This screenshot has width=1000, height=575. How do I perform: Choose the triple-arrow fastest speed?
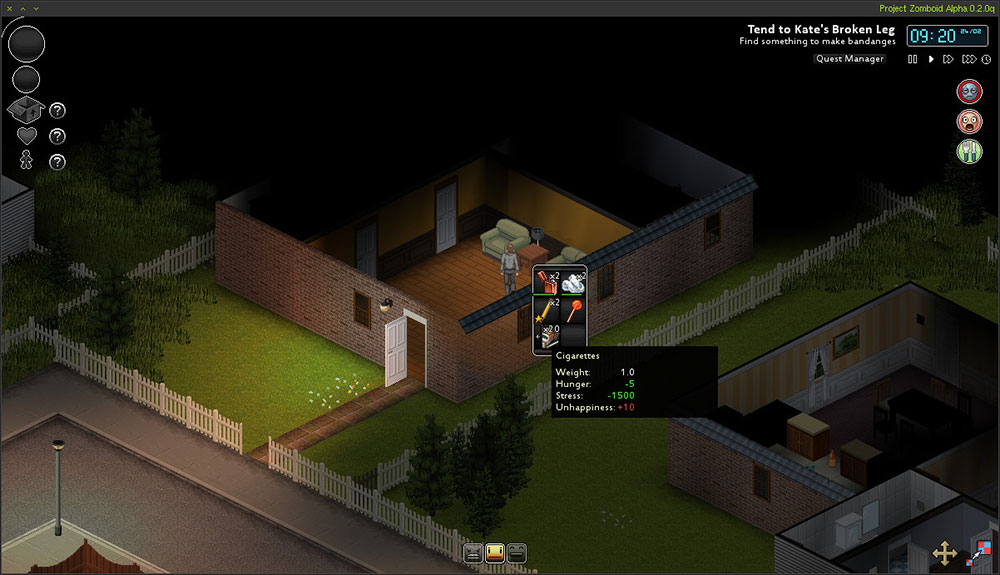click(968, 60)
